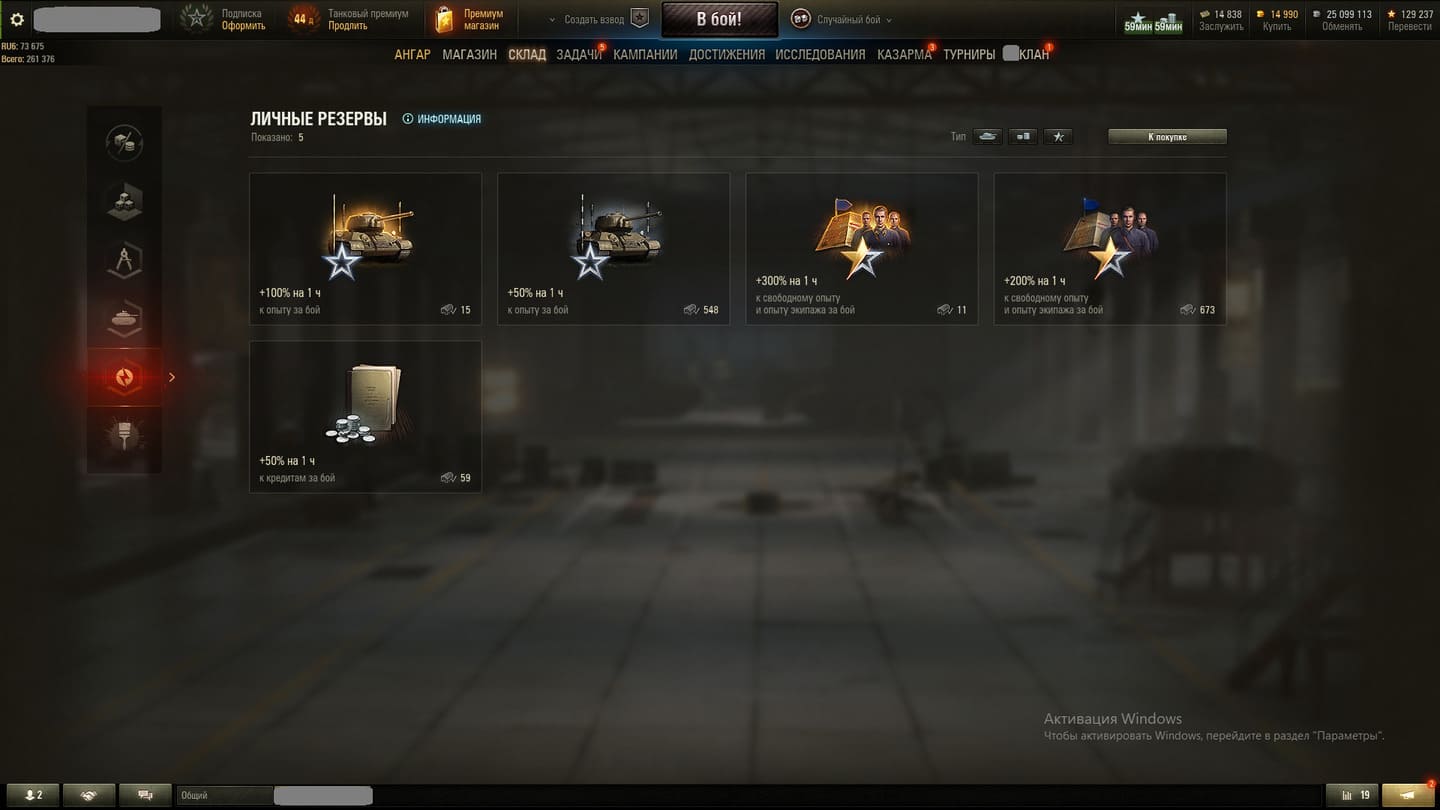
Task: Switch to the Казарма tab
Action: click(904, 54)
